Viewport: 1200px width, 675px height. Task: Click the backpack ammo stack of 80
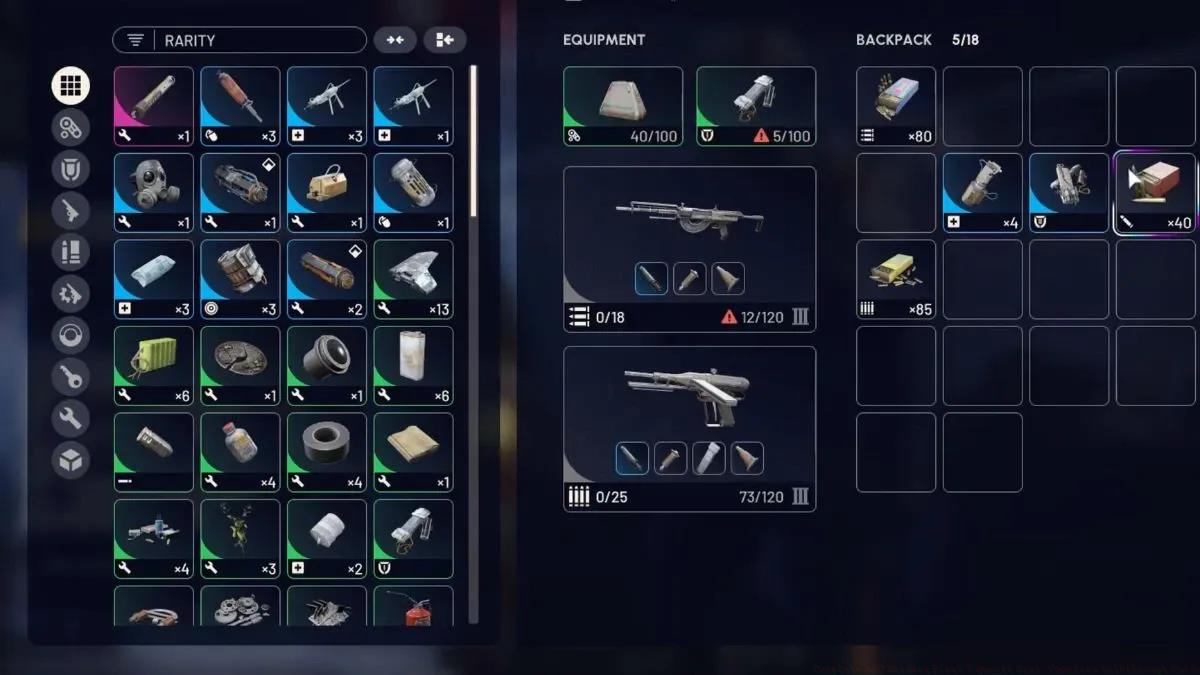tap(896, 106)
